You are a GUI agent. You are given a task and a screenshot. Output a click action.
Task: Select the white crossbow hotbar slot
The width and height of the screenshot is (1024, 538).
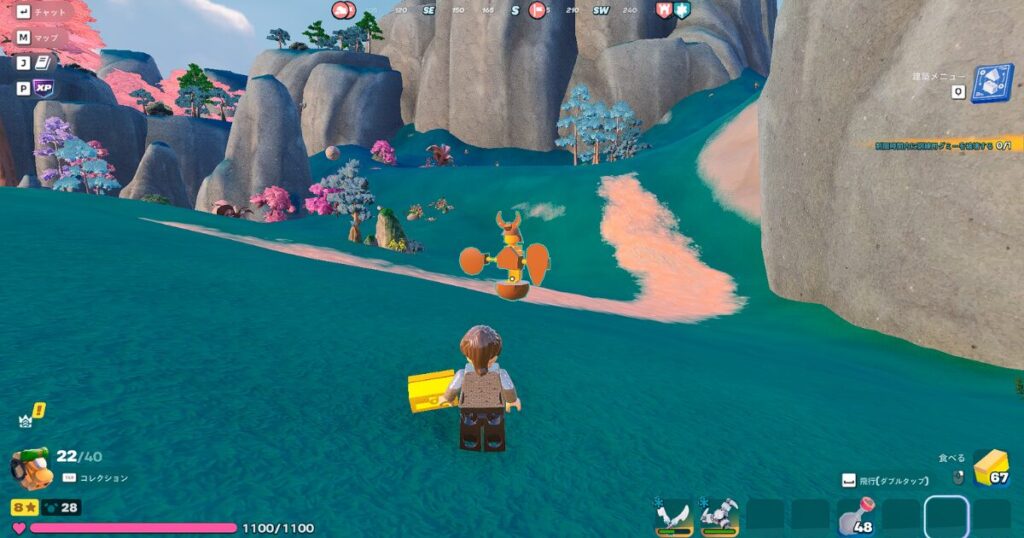point(719,515)
